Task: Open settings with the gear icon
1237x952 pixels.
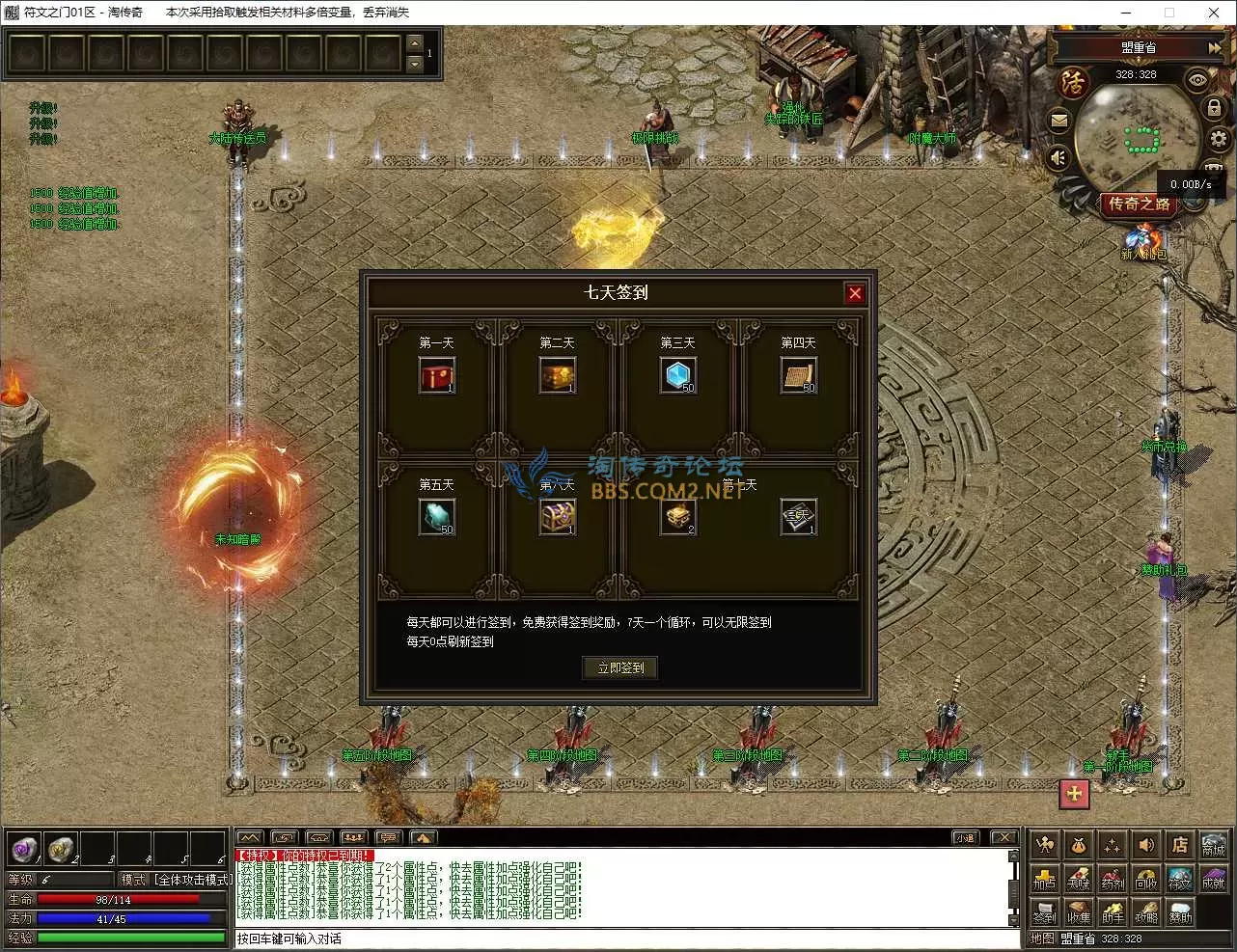Action: tap(1218, 140)
